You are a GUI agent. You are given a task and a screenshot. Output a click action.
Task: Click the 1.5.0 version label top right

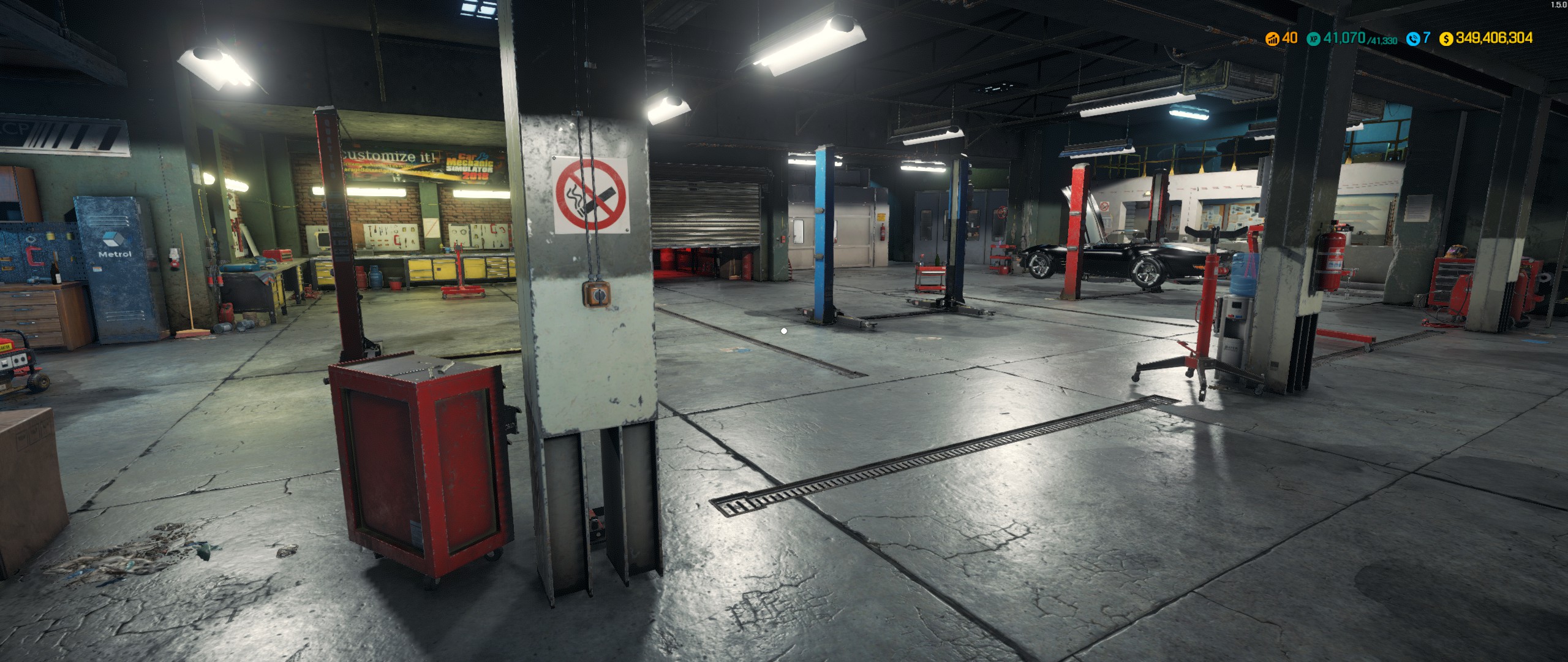coord(1551,5)
